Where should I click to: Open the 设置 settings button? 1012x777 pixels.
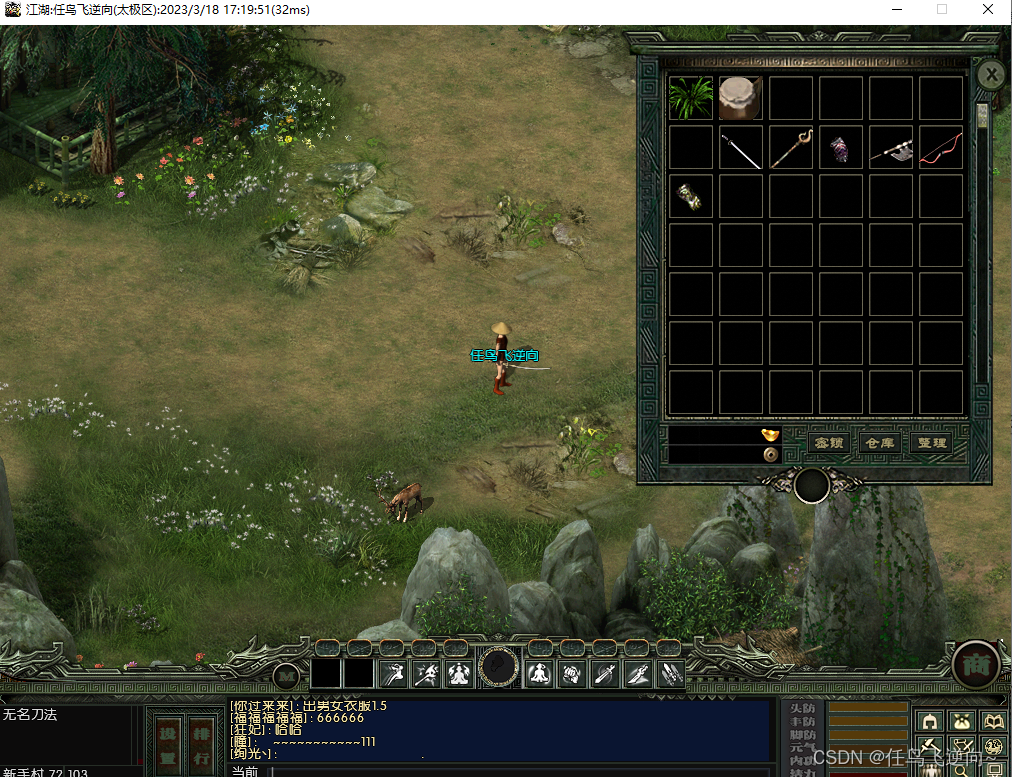point(169,744)
